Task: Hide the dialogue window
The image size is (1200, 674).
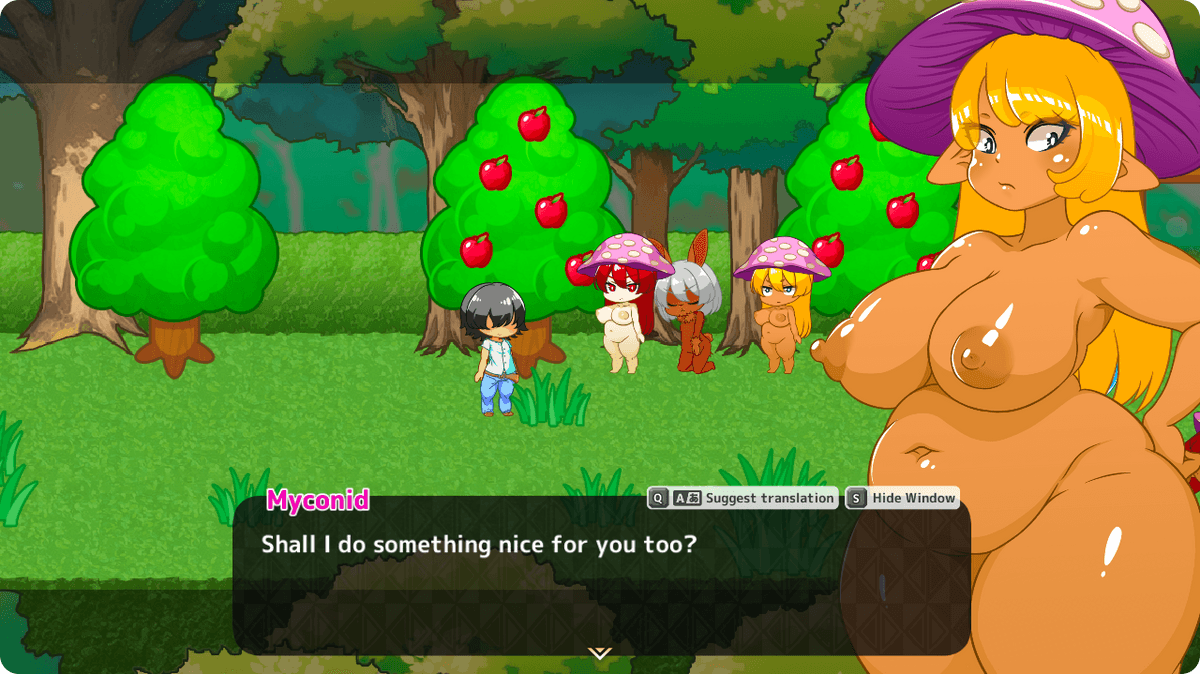Action: coord(902,498)
